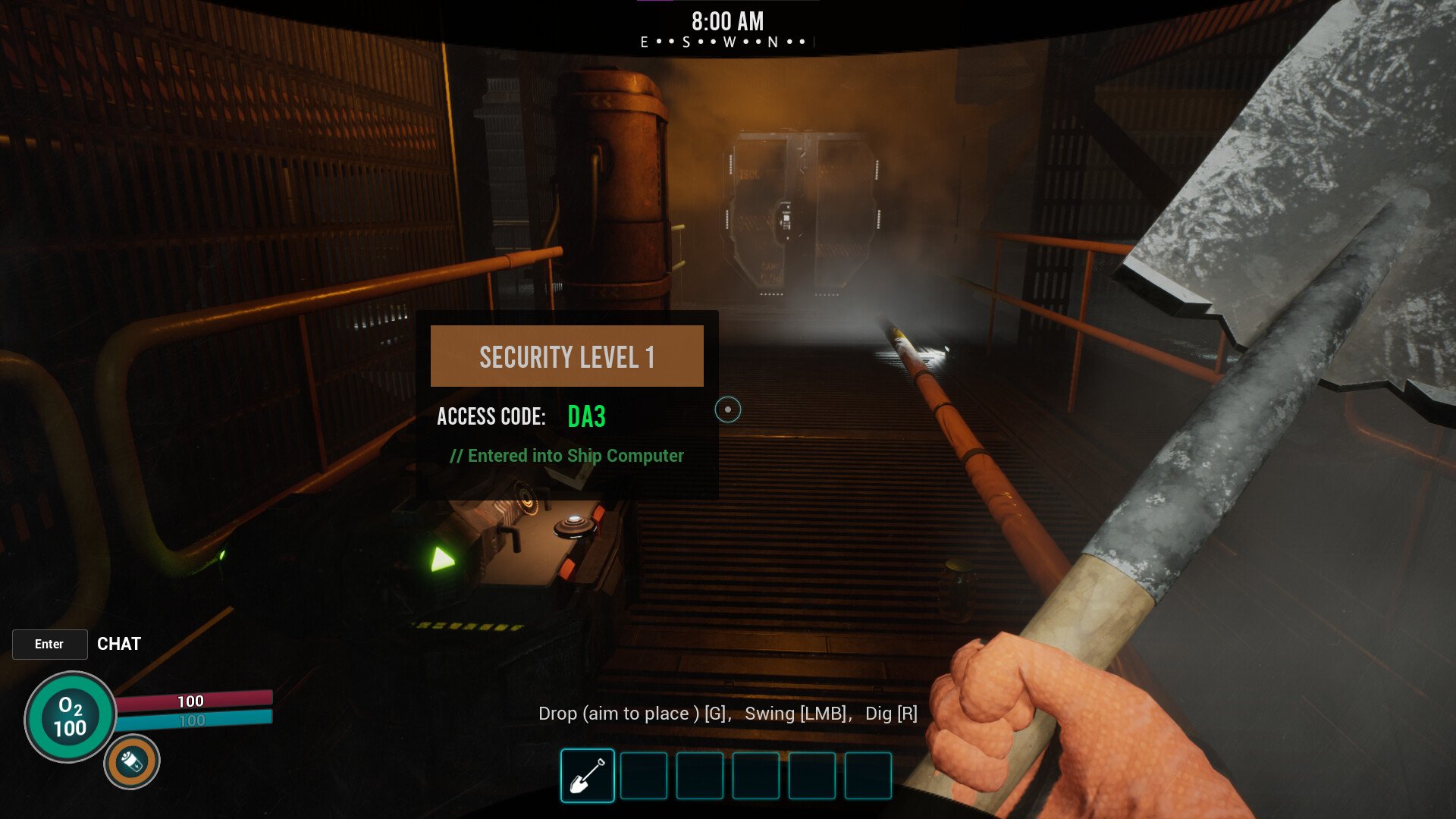Viewport: 1456px width, 819px height.
Task: Select the shovel hotbar slot
Action: [x=588, y=775]
